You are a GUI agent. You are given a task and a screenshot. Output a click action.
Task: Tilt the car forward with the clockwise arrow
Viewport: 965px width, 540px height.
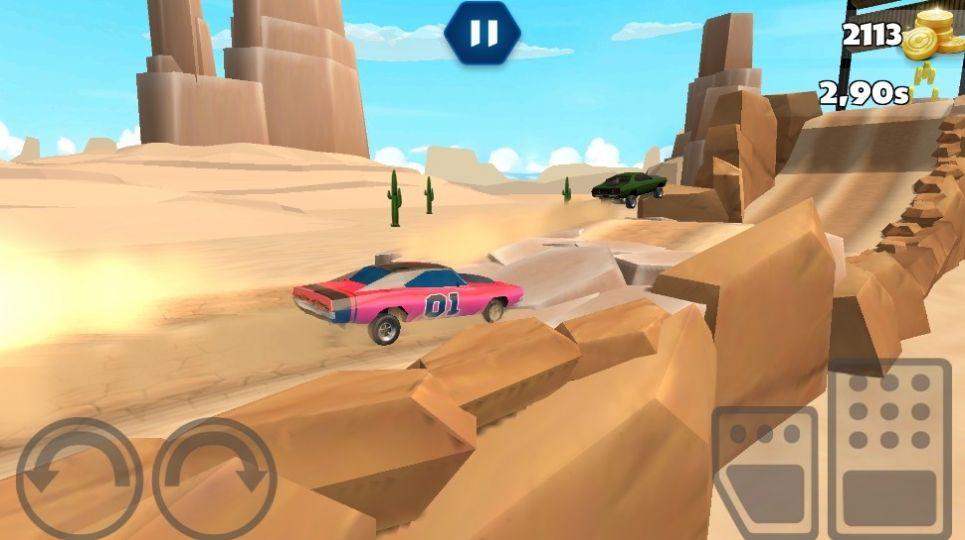214,478
